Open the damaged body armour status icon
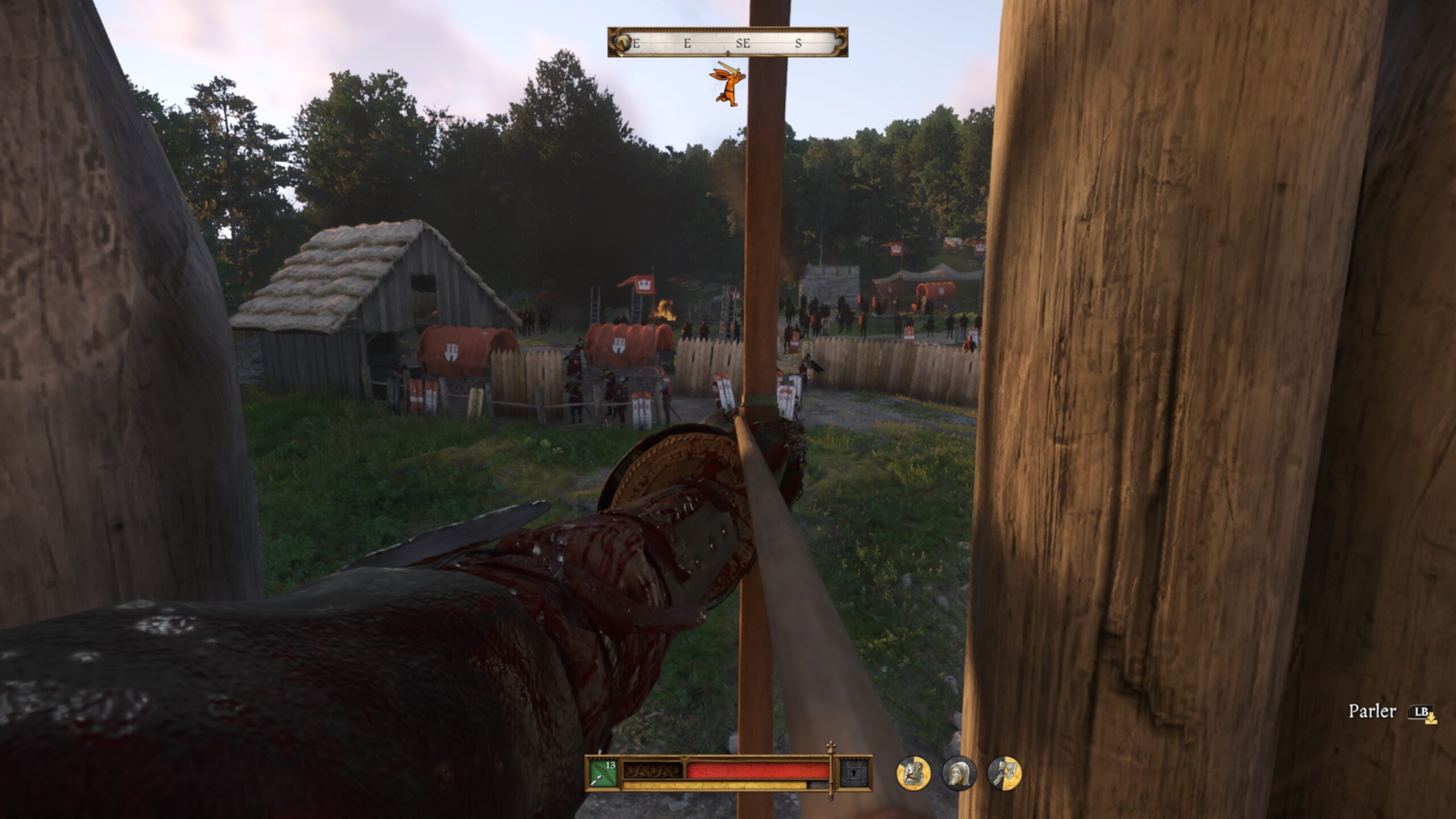The height and width of the screenshot is (819, 1456). [913, 773]
